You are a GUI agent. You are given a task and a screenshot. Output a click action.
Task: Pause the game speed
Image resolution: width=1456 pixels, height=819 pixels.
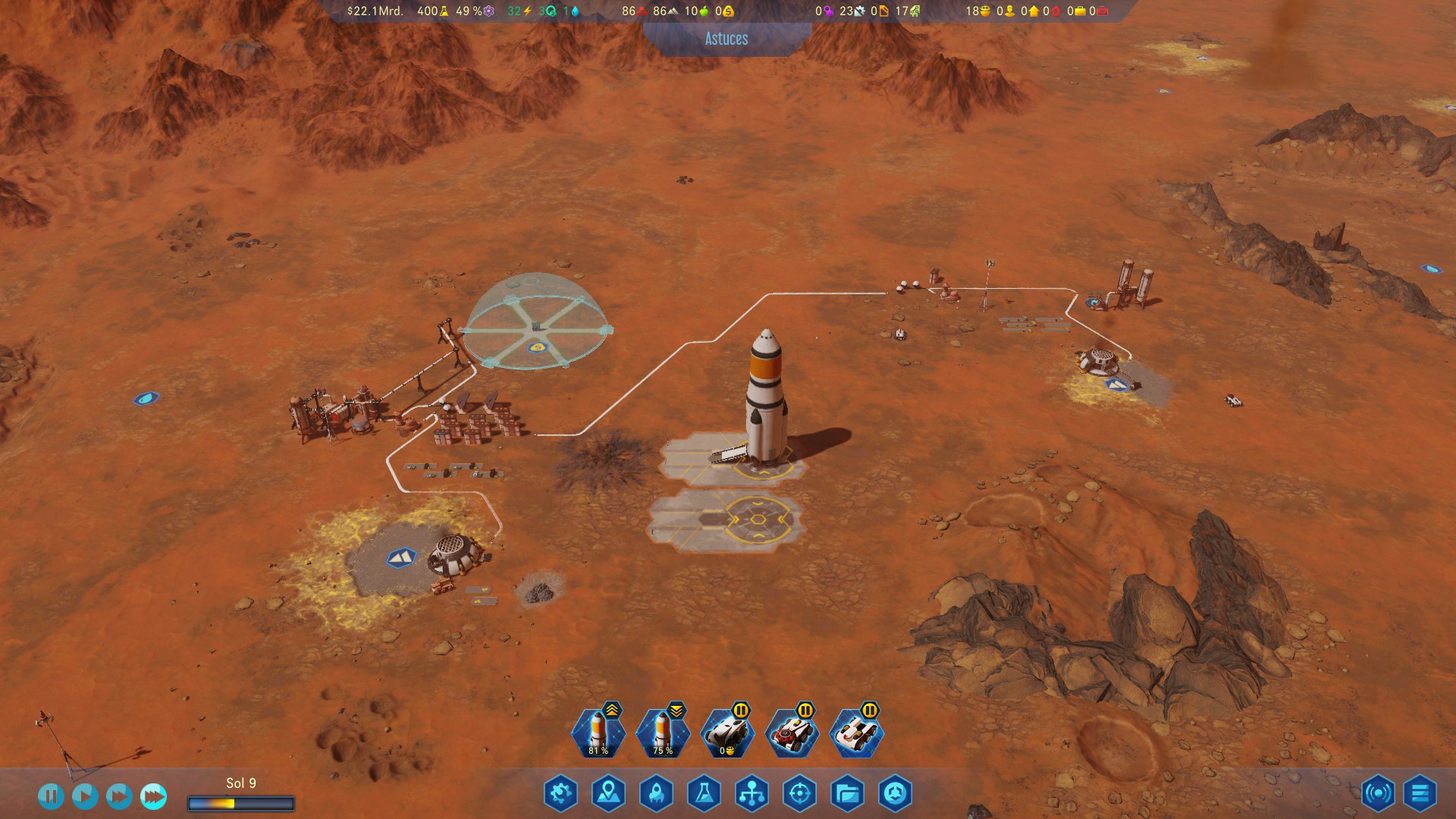pos(51,795)
